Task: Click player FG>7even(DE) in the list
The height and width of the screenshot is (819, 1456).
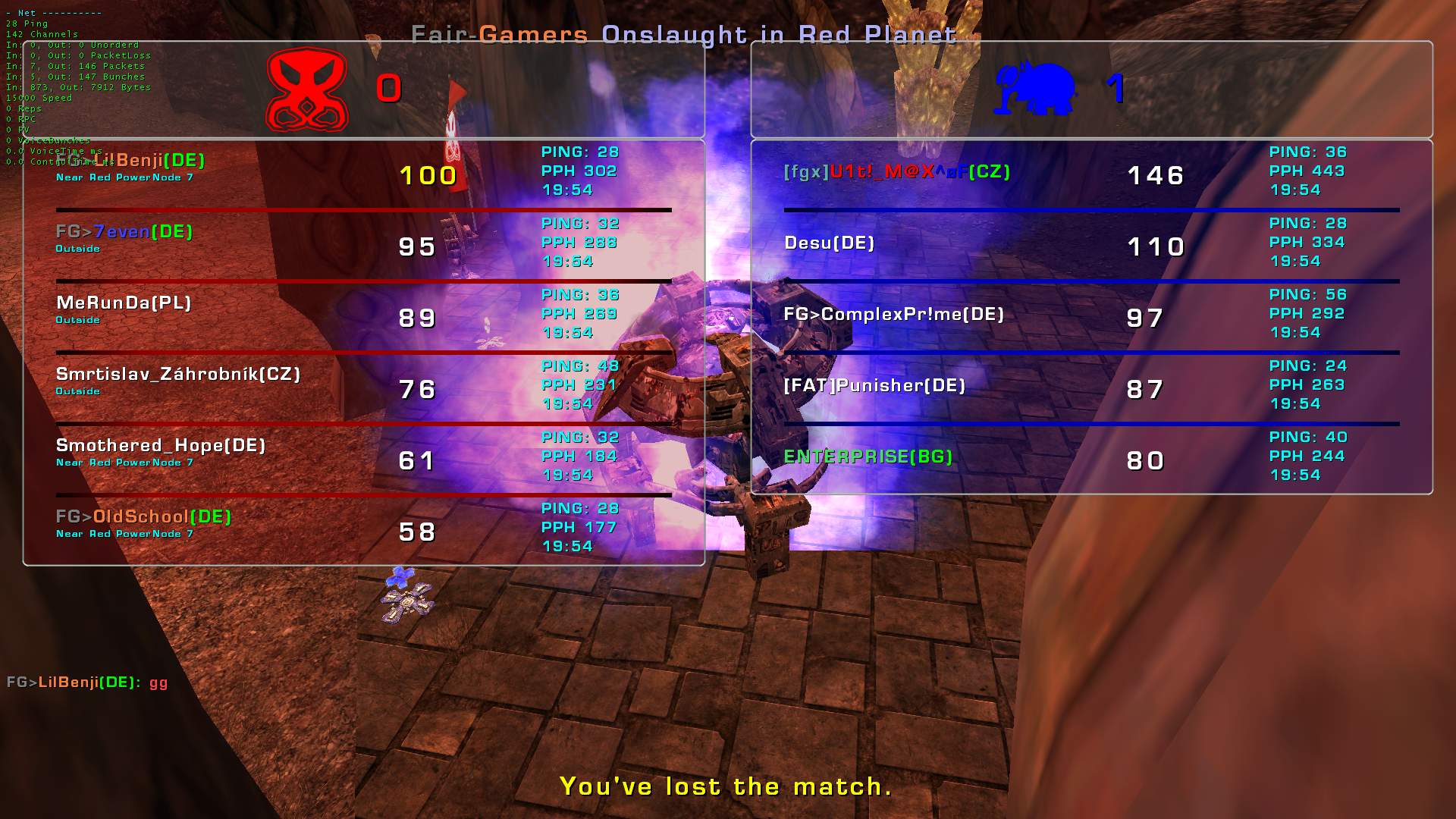Action: click(124, 232)
